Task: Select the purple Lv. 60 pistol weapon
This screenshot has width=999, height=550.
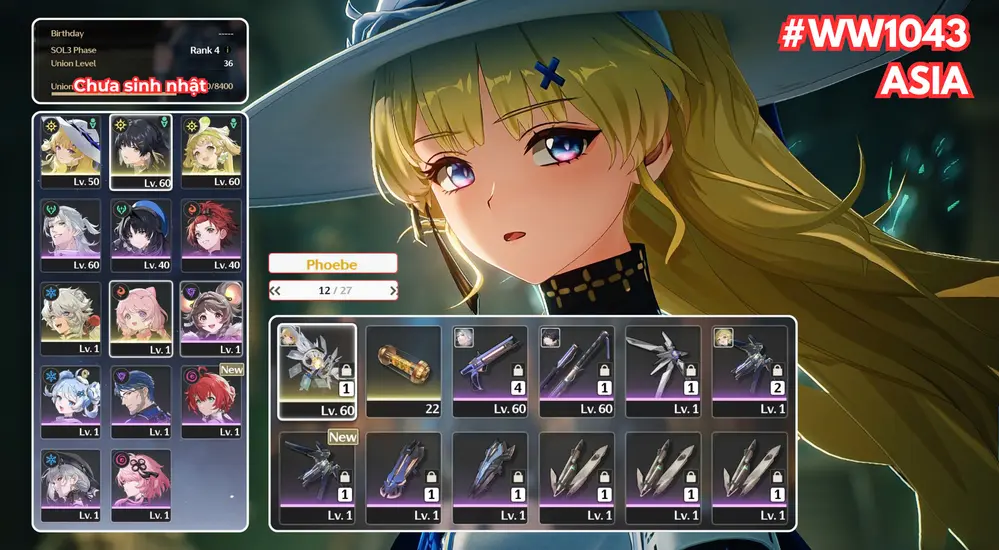Action: point(490,369)
